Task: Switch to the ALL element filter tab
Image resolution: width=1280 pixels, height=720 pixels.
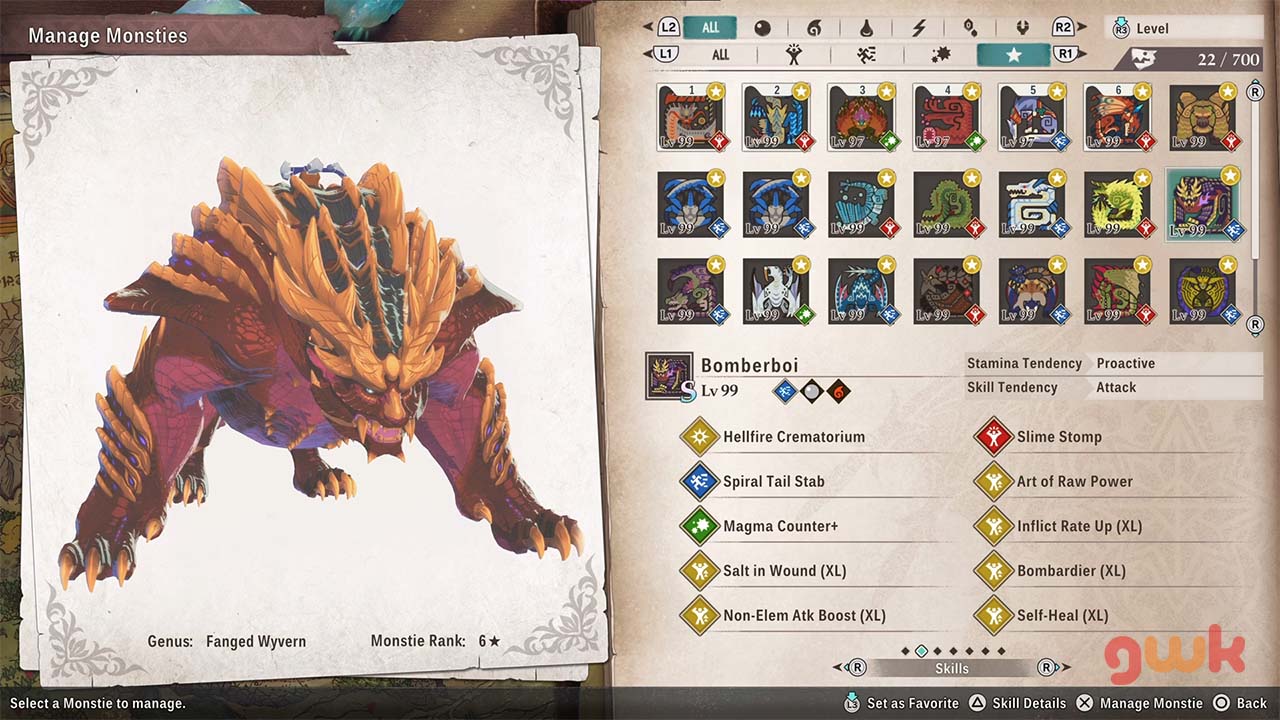Action: (x=710, y=28)
